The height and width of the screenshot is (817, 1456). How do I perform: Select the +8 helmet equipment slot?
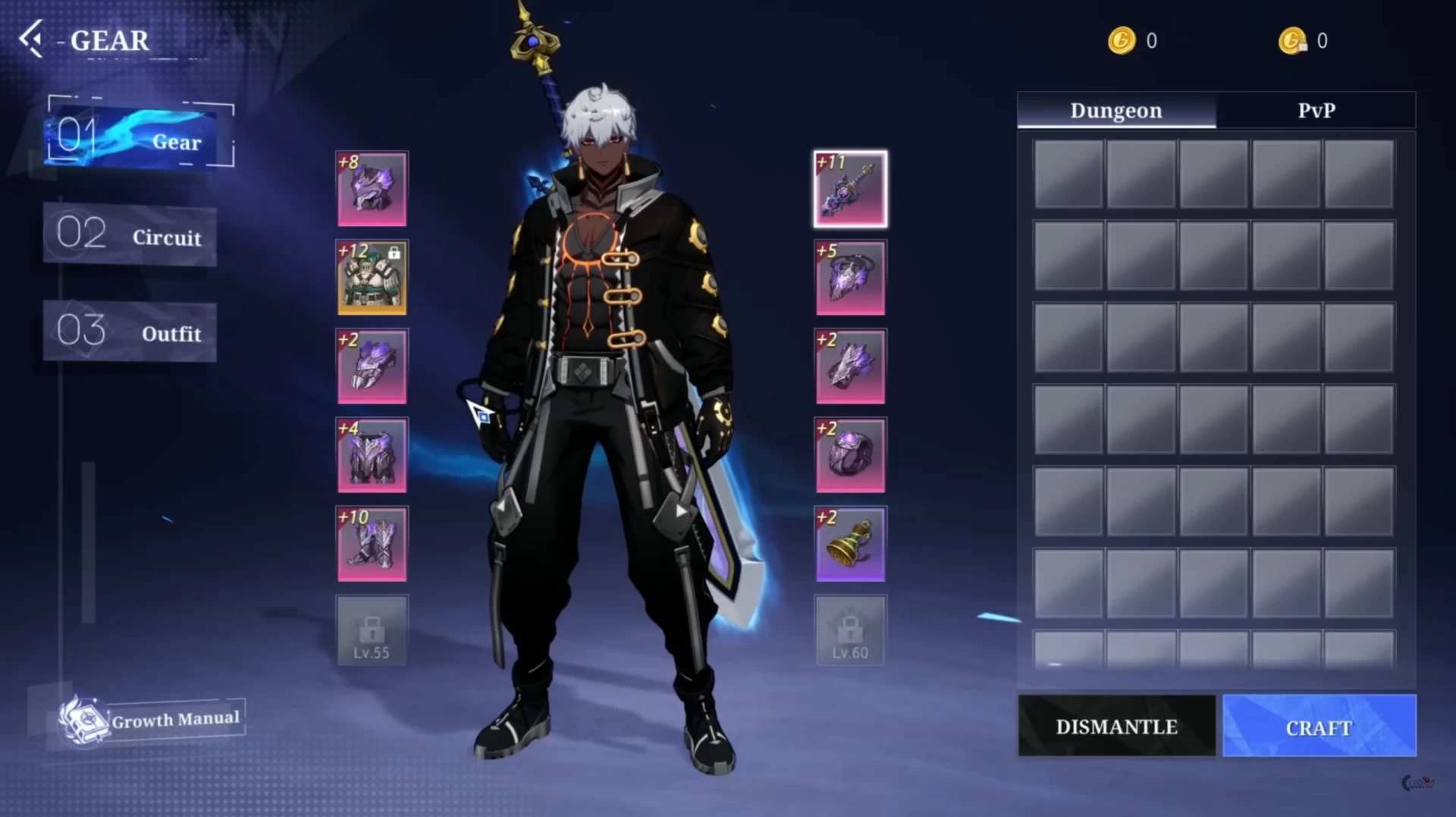pos(372,189)
